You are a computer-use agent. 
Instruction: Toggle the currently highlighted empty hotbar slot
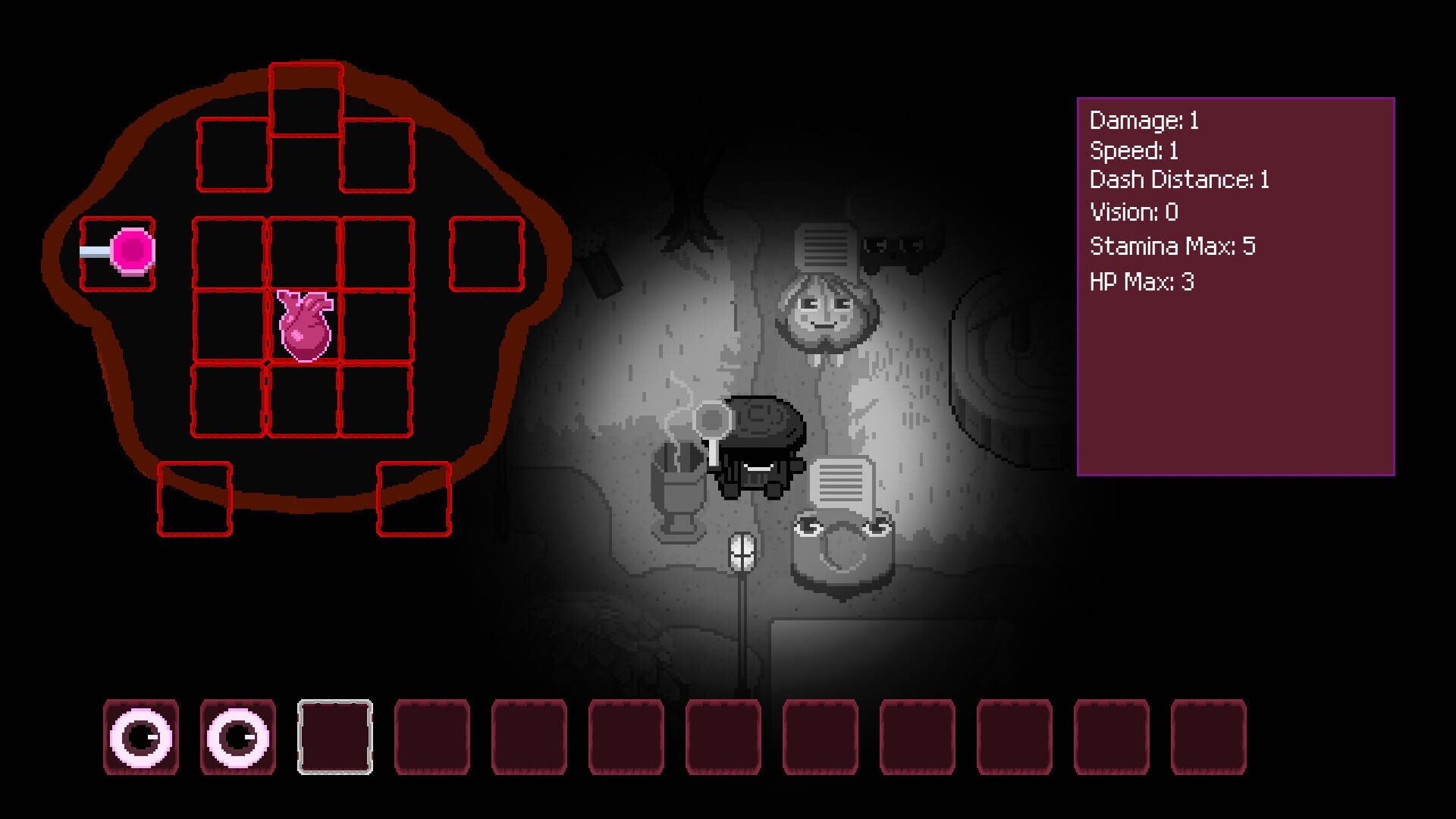(336, 736)
